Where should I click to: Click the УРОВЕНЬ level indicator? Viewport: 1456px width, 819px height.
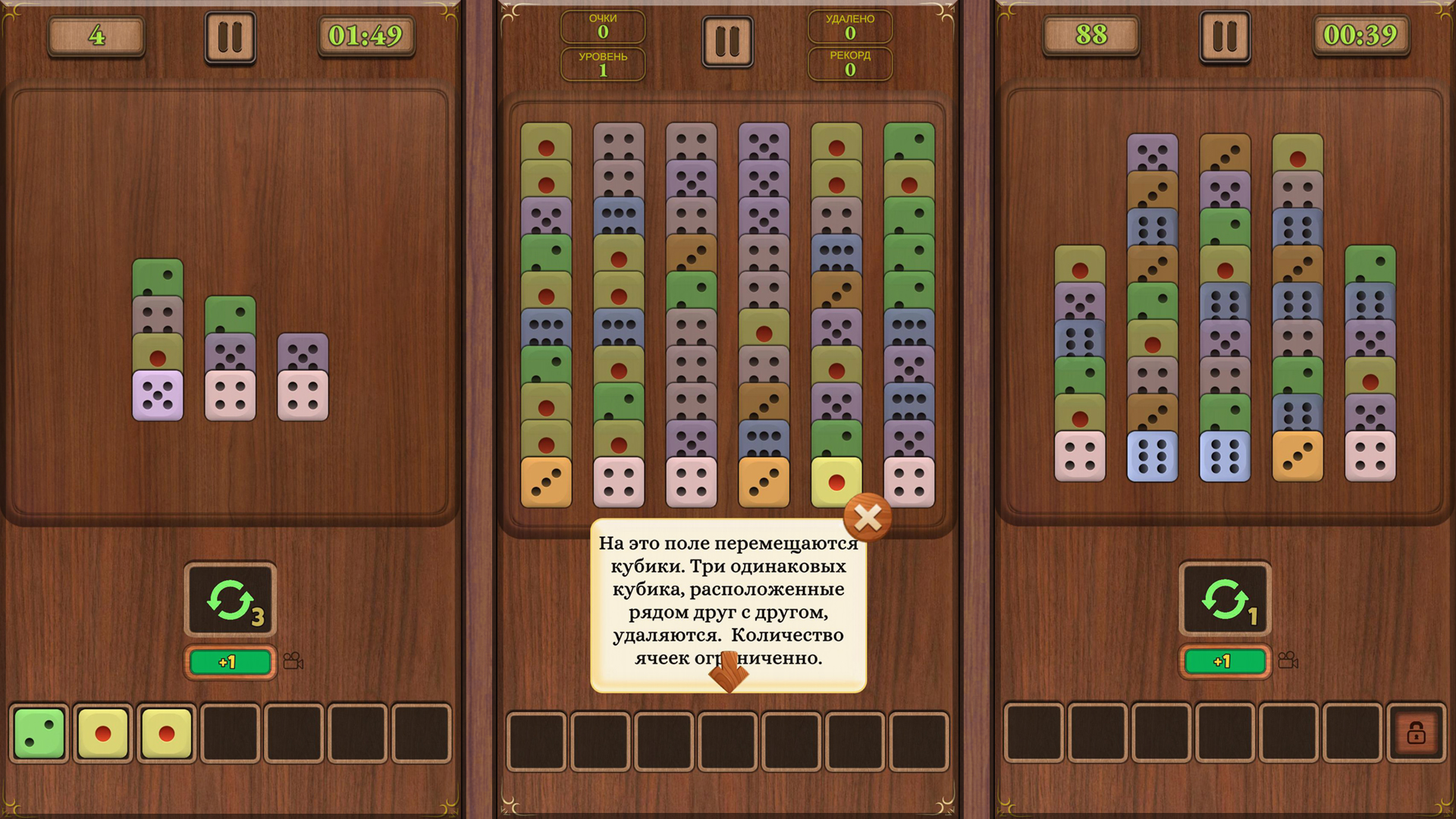(603, 64)
